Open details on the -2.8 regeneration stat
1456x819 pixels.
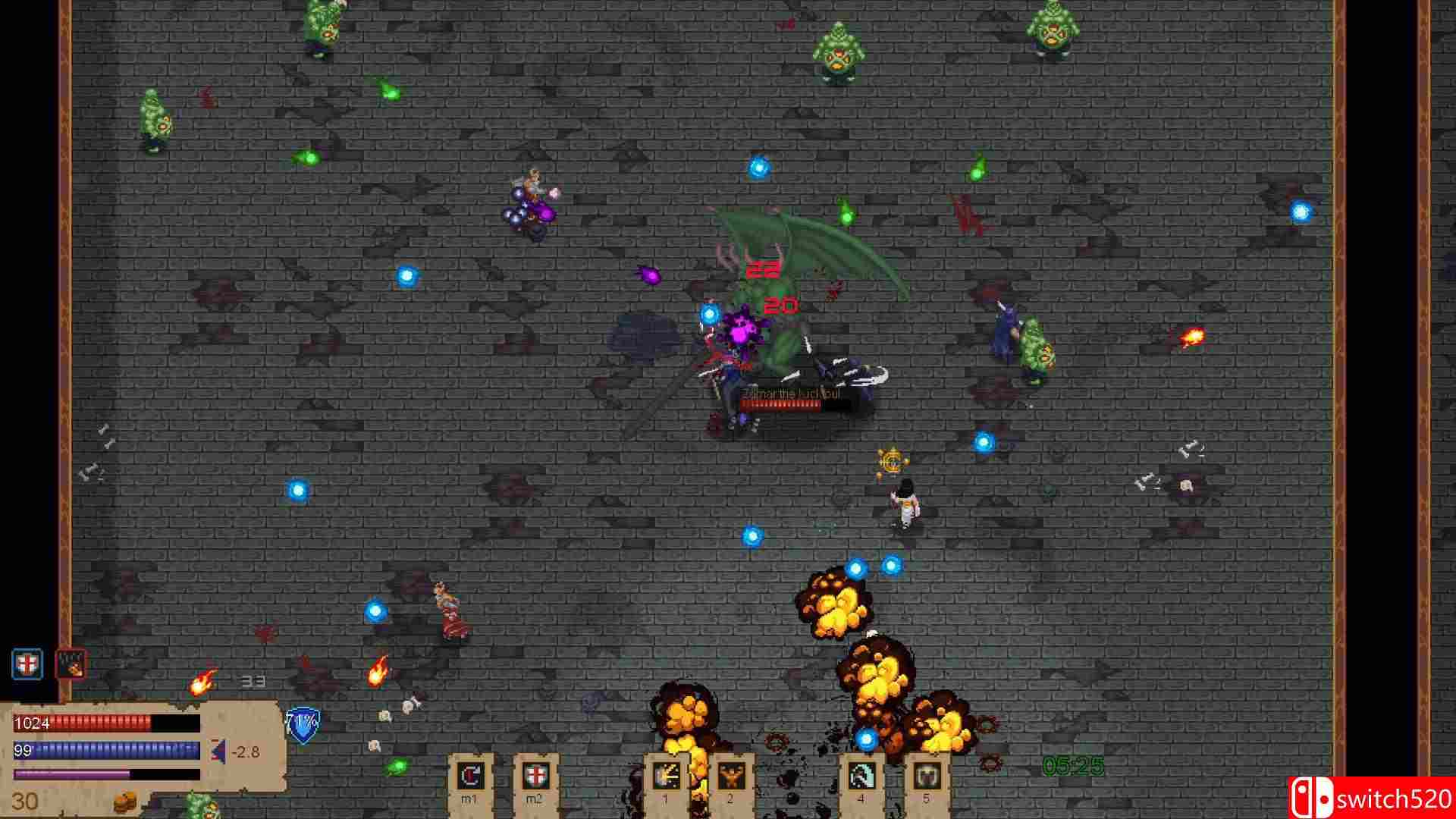click(x=246, y=751)
